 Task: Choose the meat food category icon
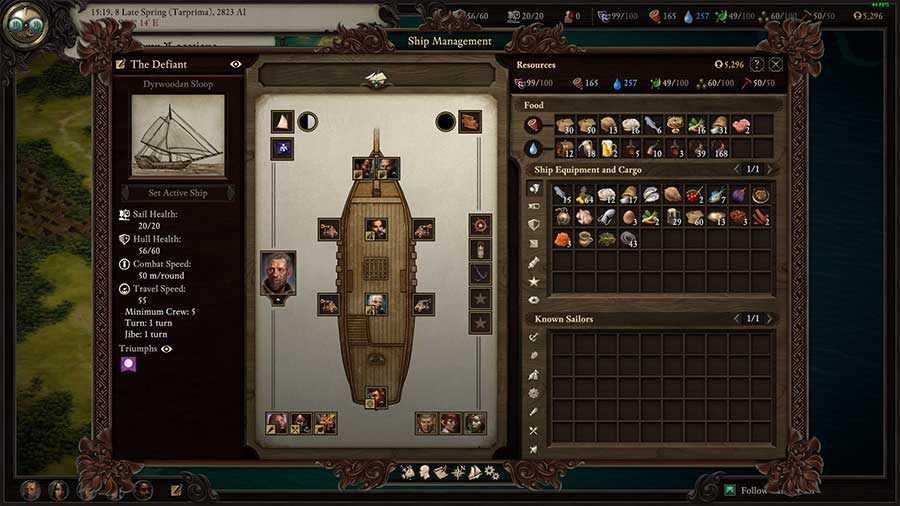(x=535, y=125)
